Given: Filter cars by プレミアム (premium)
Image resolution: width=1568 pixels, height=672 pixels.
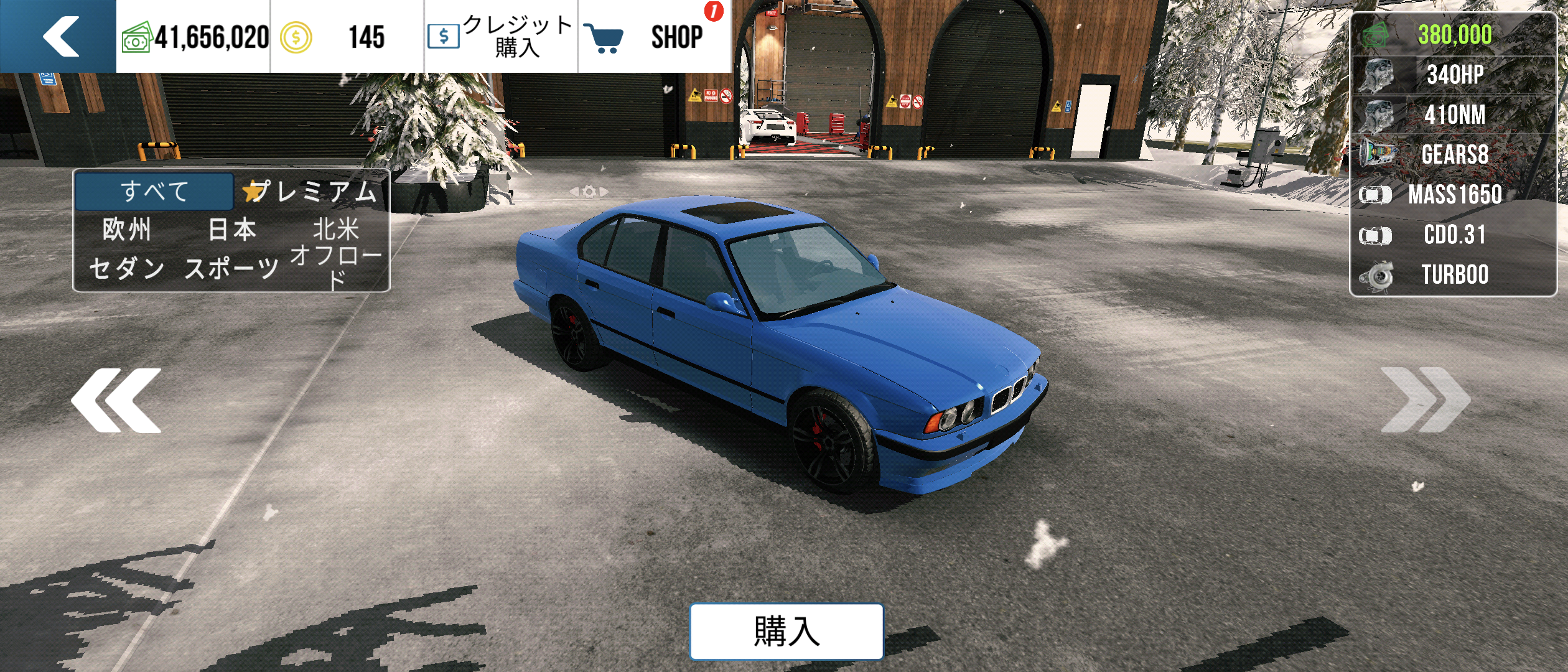Looking at the screenshot, I should coord(311,192).
